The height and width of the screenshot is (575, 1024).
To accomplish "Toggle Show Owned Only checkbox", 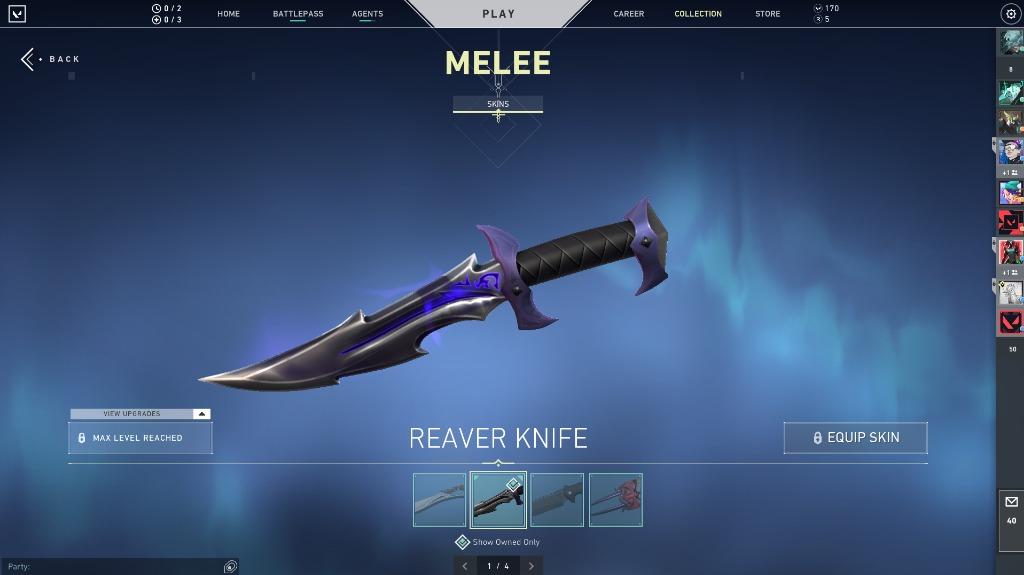I will [x=463, y=542].
